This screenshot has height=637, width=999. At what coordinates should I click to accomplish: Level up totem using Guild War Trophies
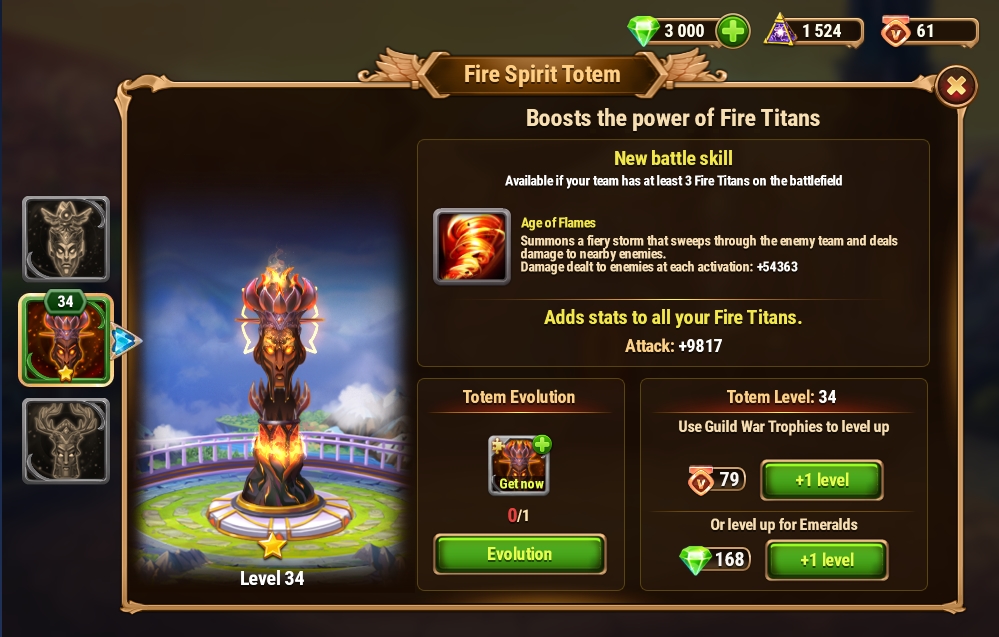821,480
